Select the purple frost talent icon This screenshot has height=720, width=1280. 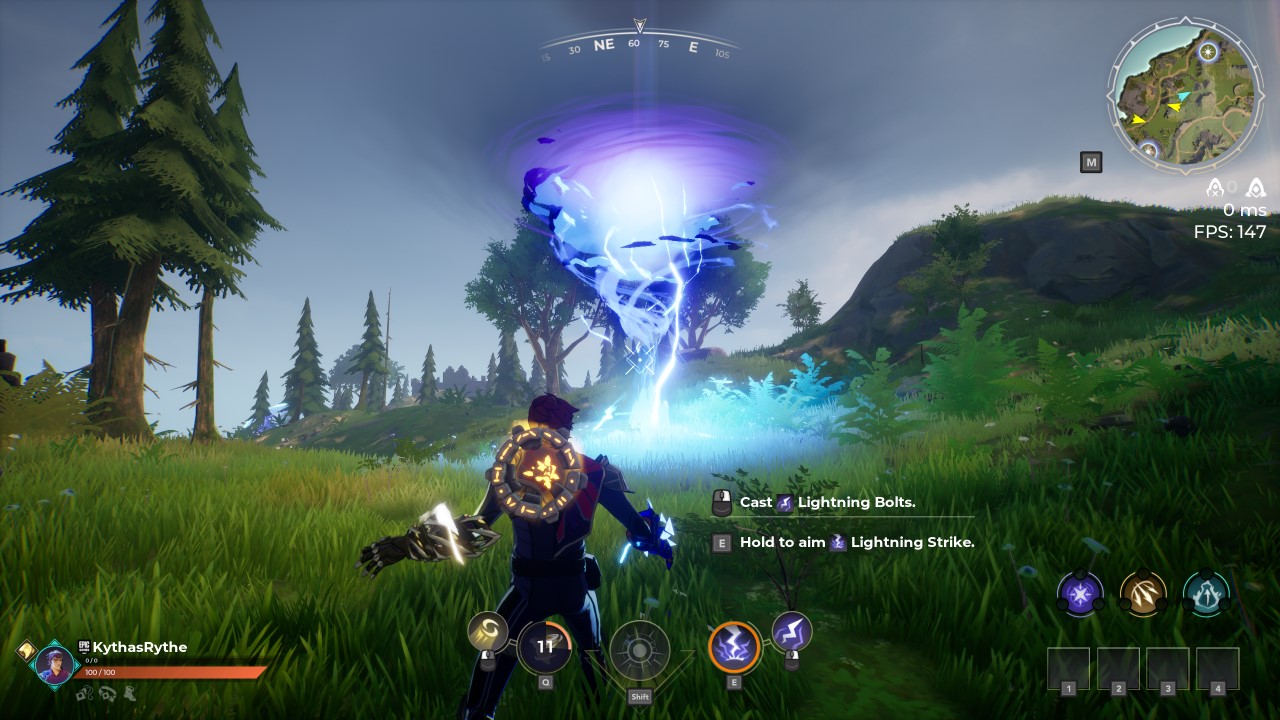(1079, 593)
